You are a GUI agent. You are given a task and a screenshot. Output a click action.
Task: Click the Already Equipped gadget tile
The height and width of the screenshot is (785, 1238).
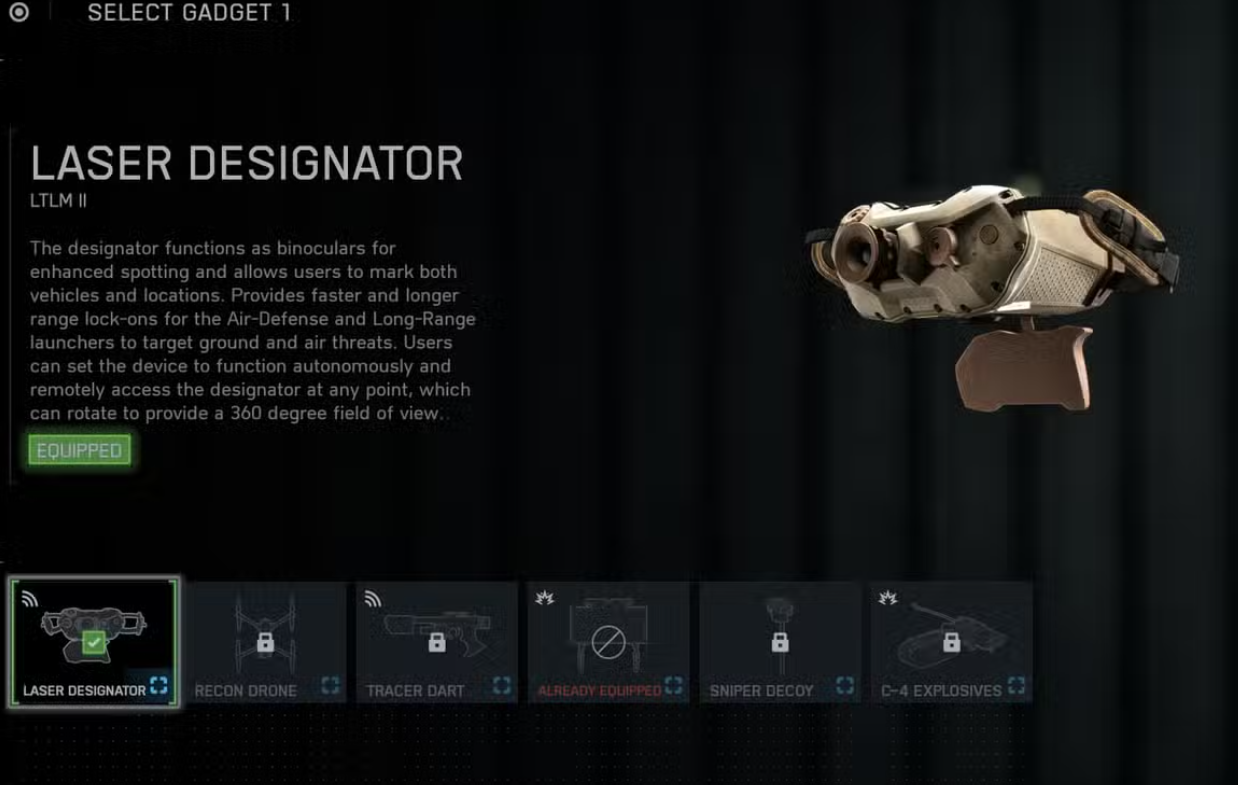[x=608, y=642]
